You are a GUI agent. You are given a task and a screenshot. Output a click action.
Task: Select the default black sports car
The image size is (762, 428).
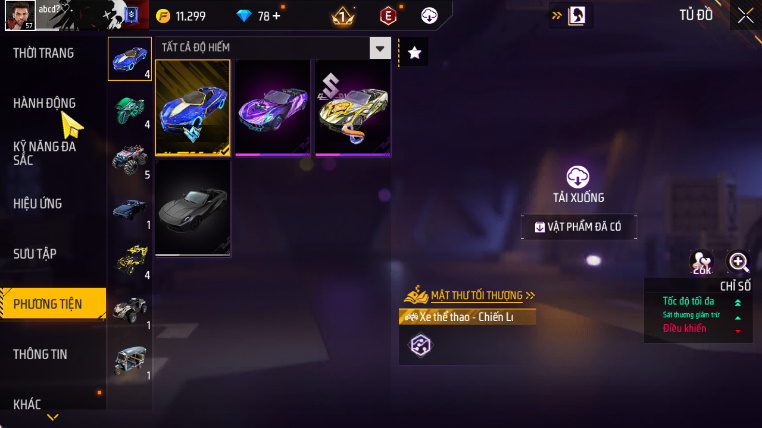pos(193,207)
